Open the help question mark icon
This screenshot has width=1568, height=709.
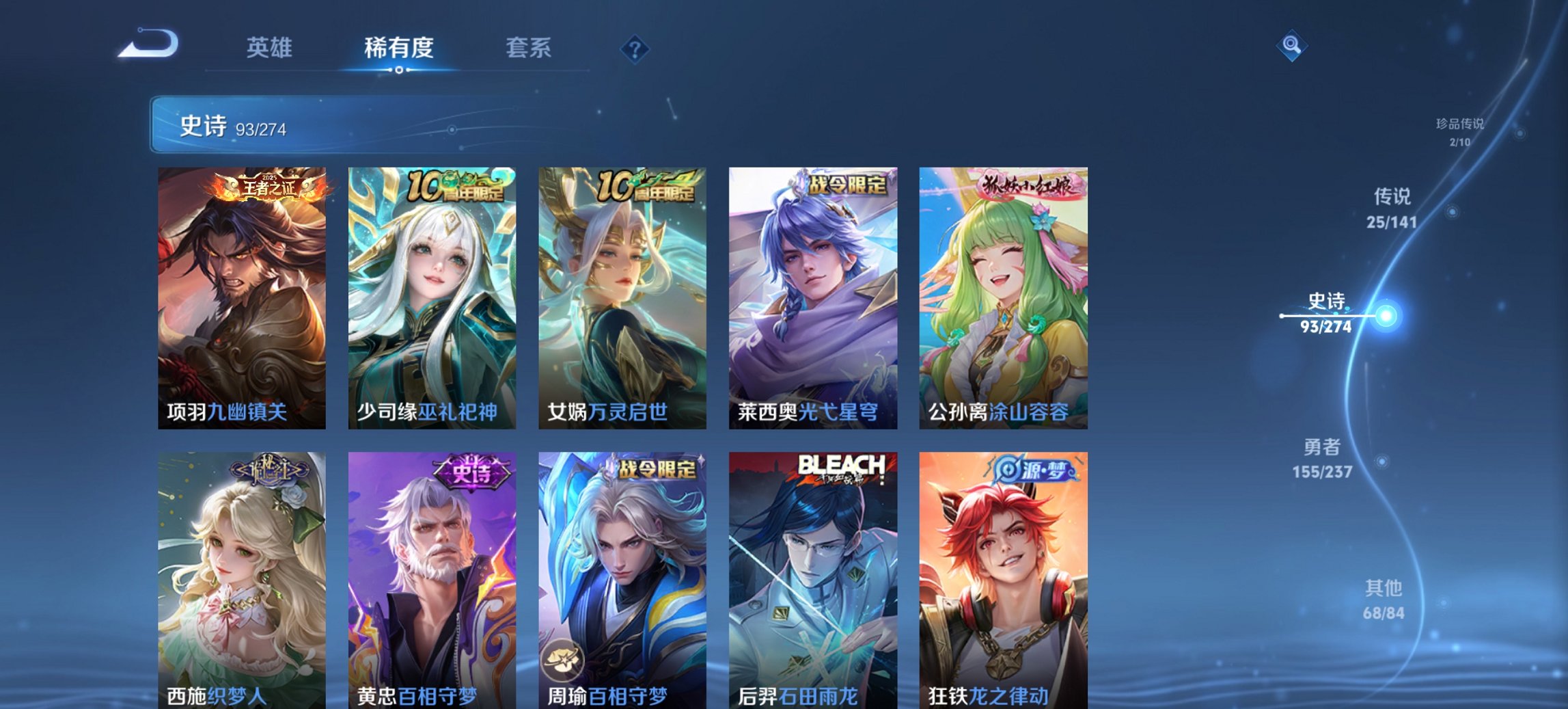click(636, 48)
